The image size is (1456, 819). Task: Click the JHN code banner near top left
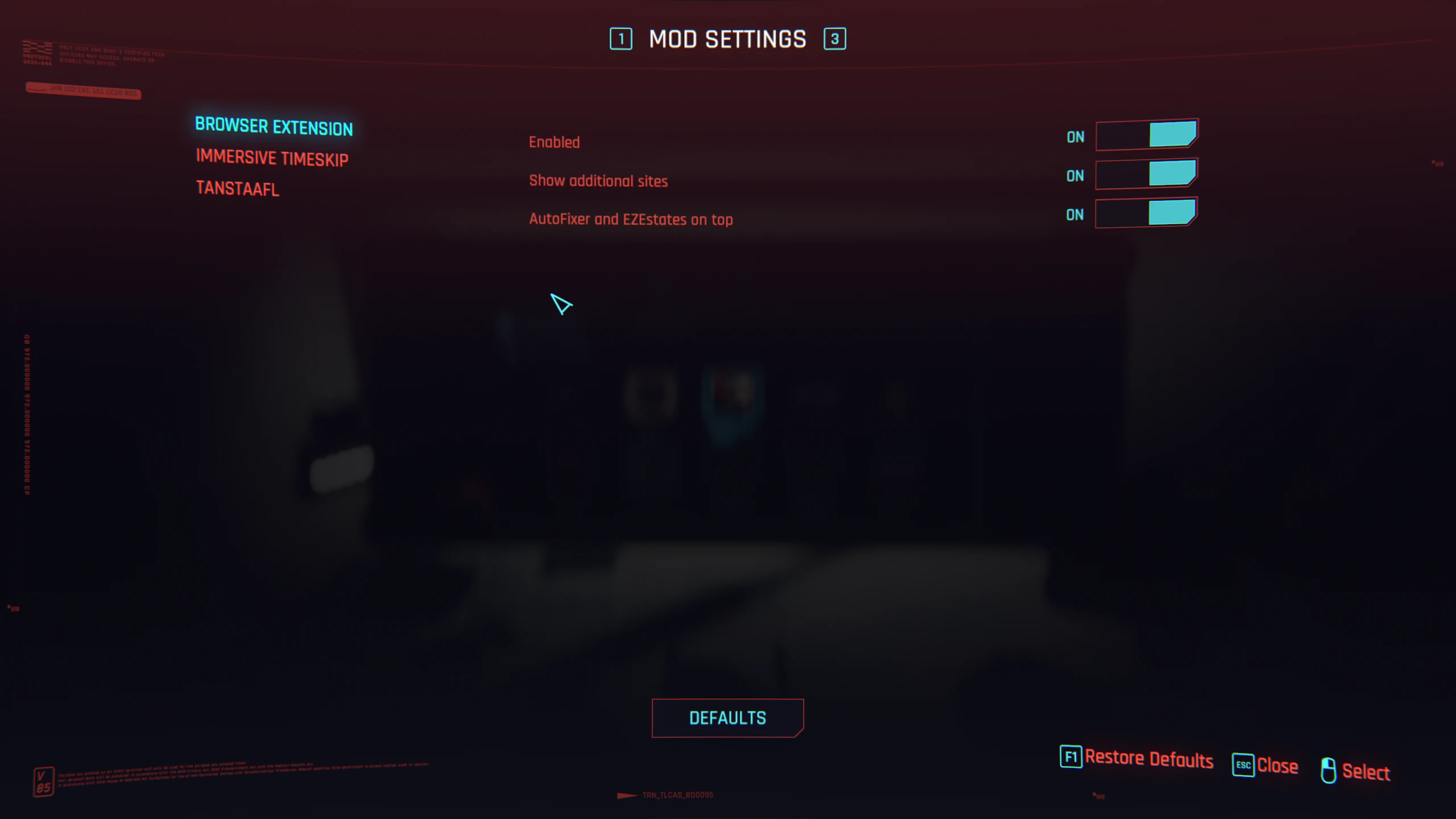[82, 92]
